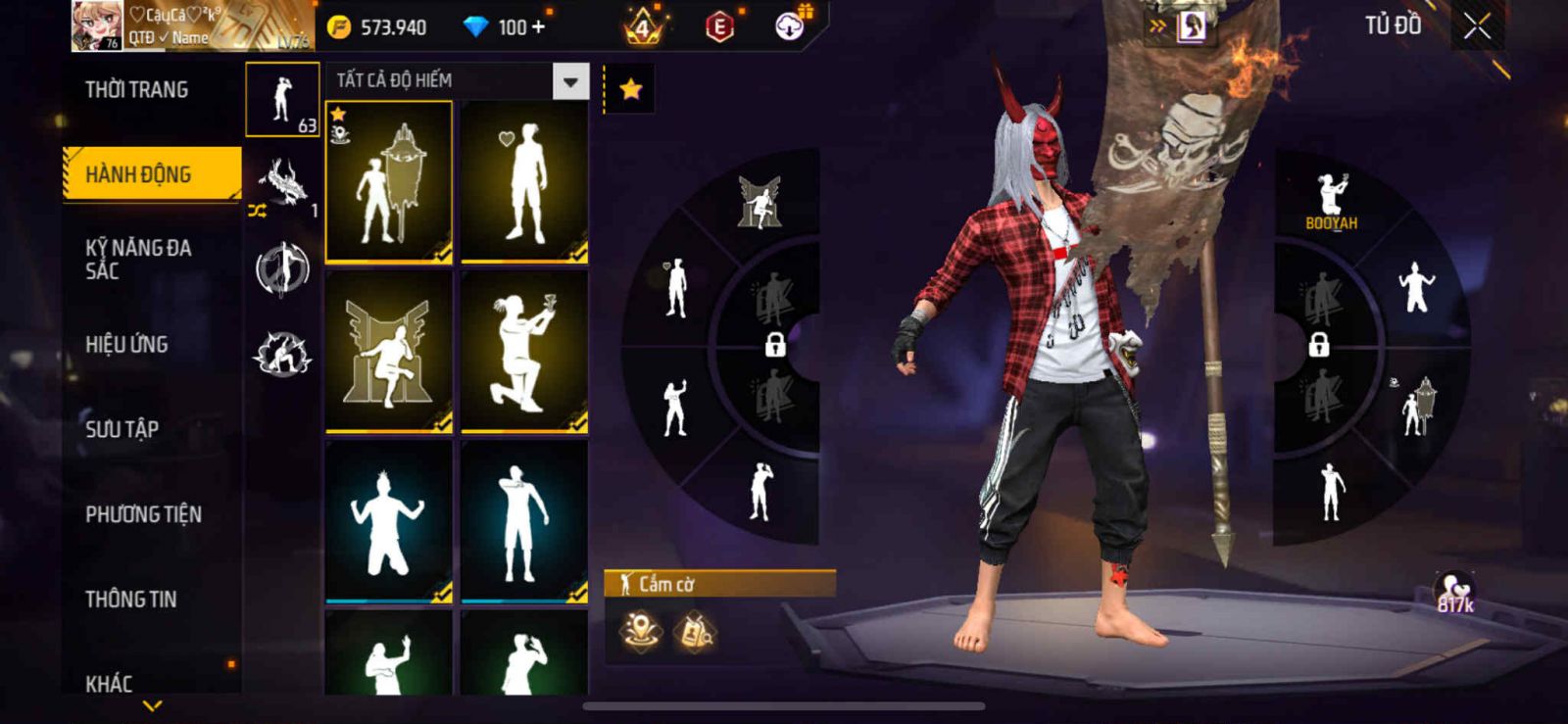Image resolution: width=1568 pixels, height=724 pixels.
Task: Open the emote subcategory with 63 count
Action: [282, 100]
